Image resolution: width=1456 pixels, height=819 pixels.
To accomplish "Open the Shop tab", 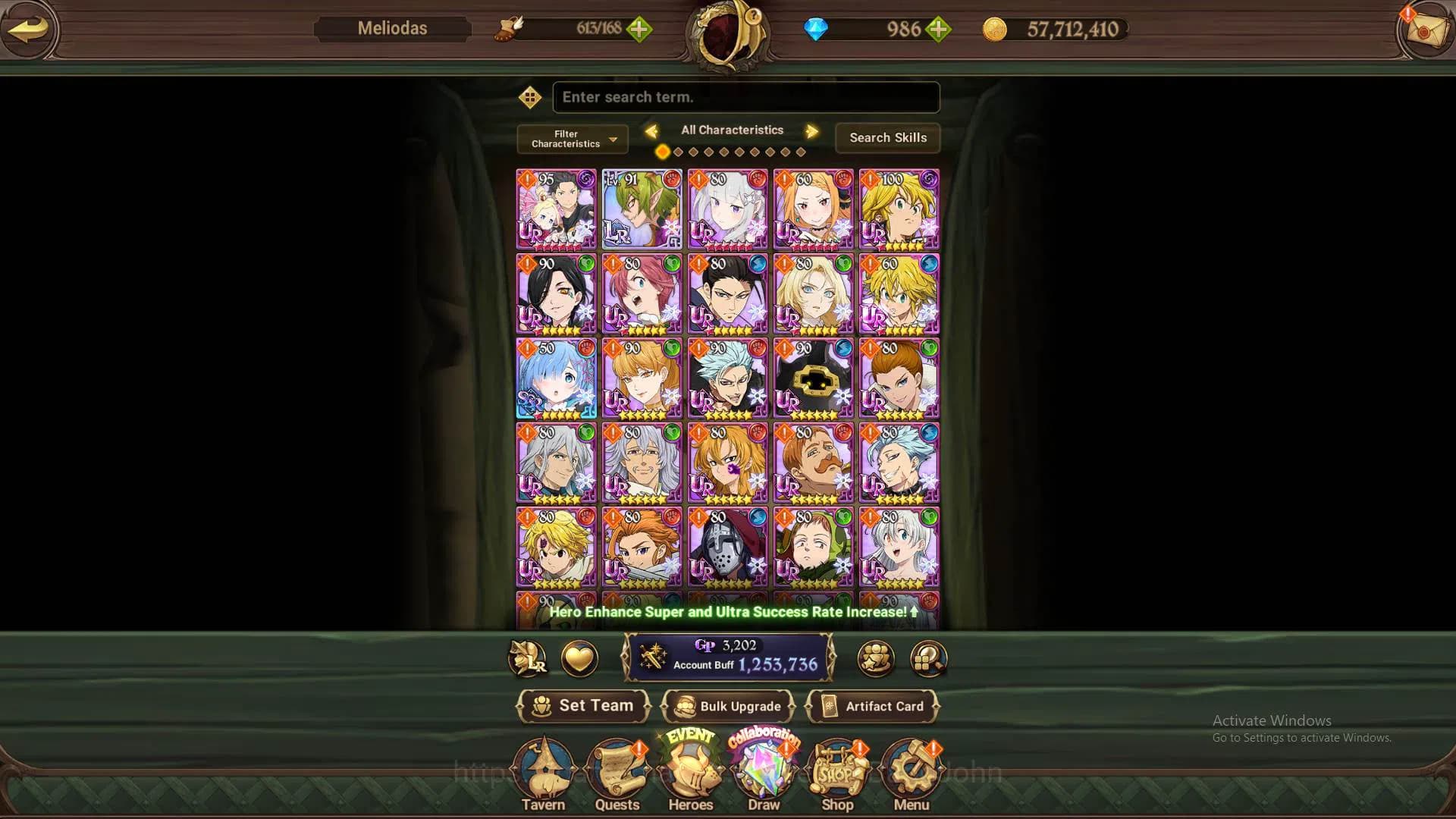I will (837, 770).
